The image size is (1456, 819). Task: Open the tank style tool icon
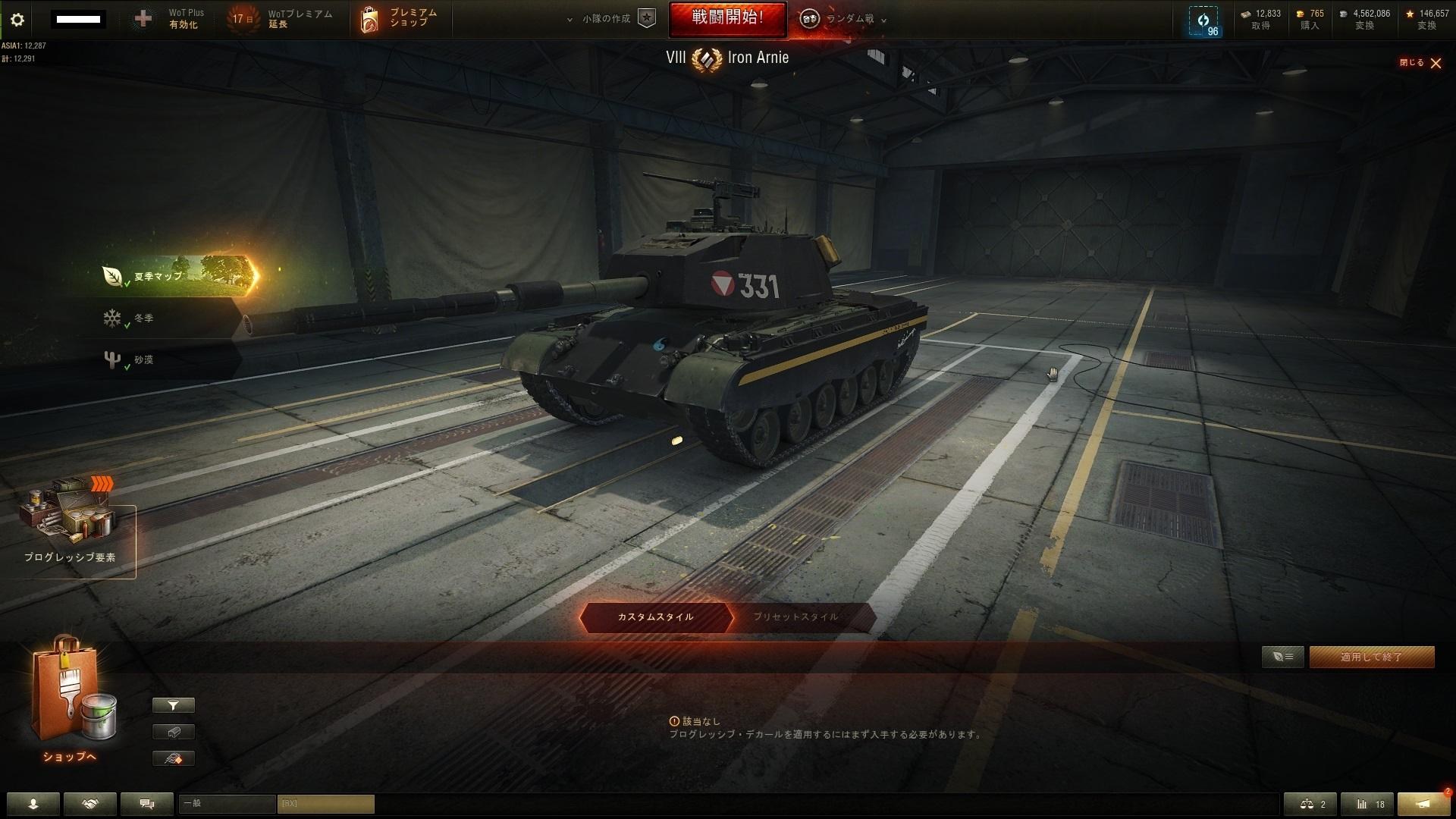pyautogui.click(x=173, y=758)
